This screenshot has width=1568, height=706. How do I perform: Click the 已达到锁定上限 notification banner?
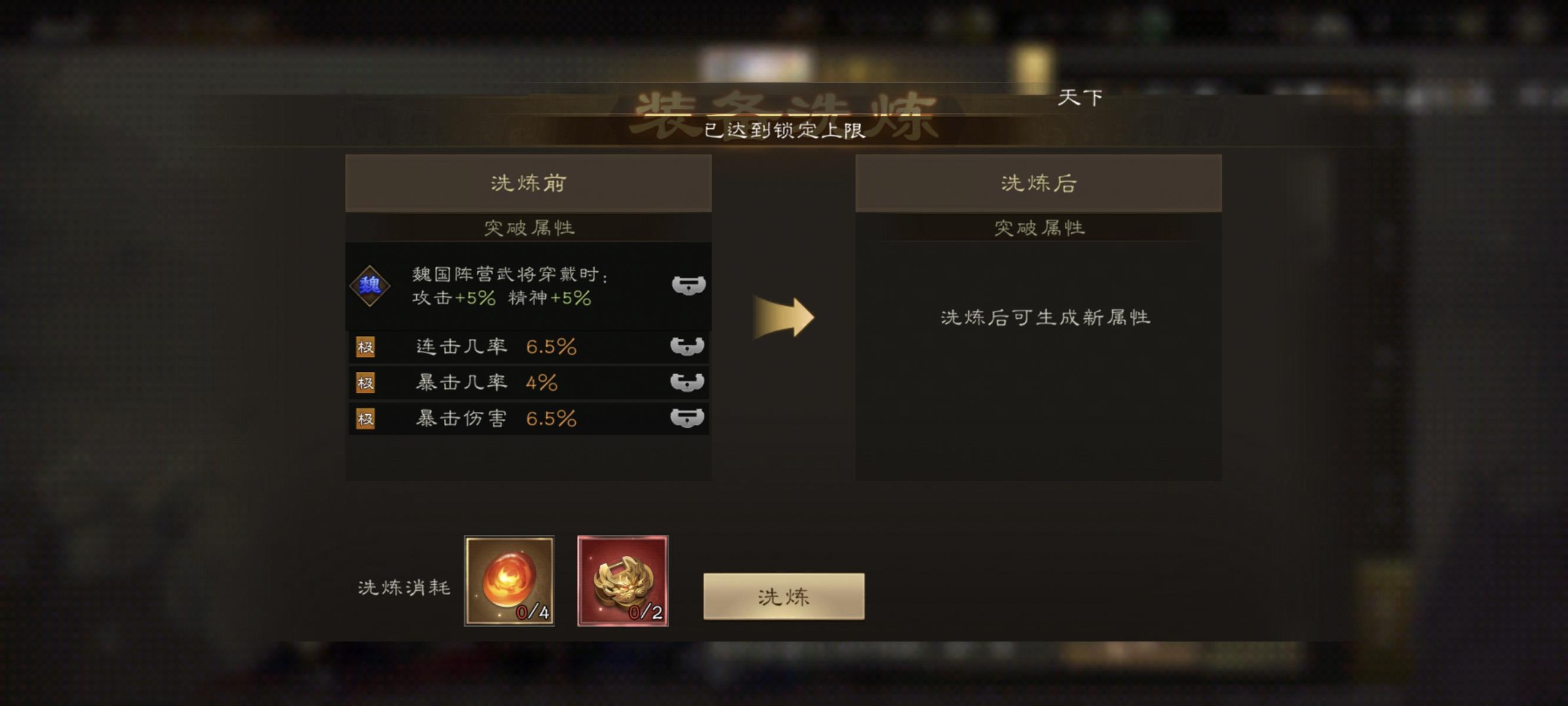coord(784,129)
